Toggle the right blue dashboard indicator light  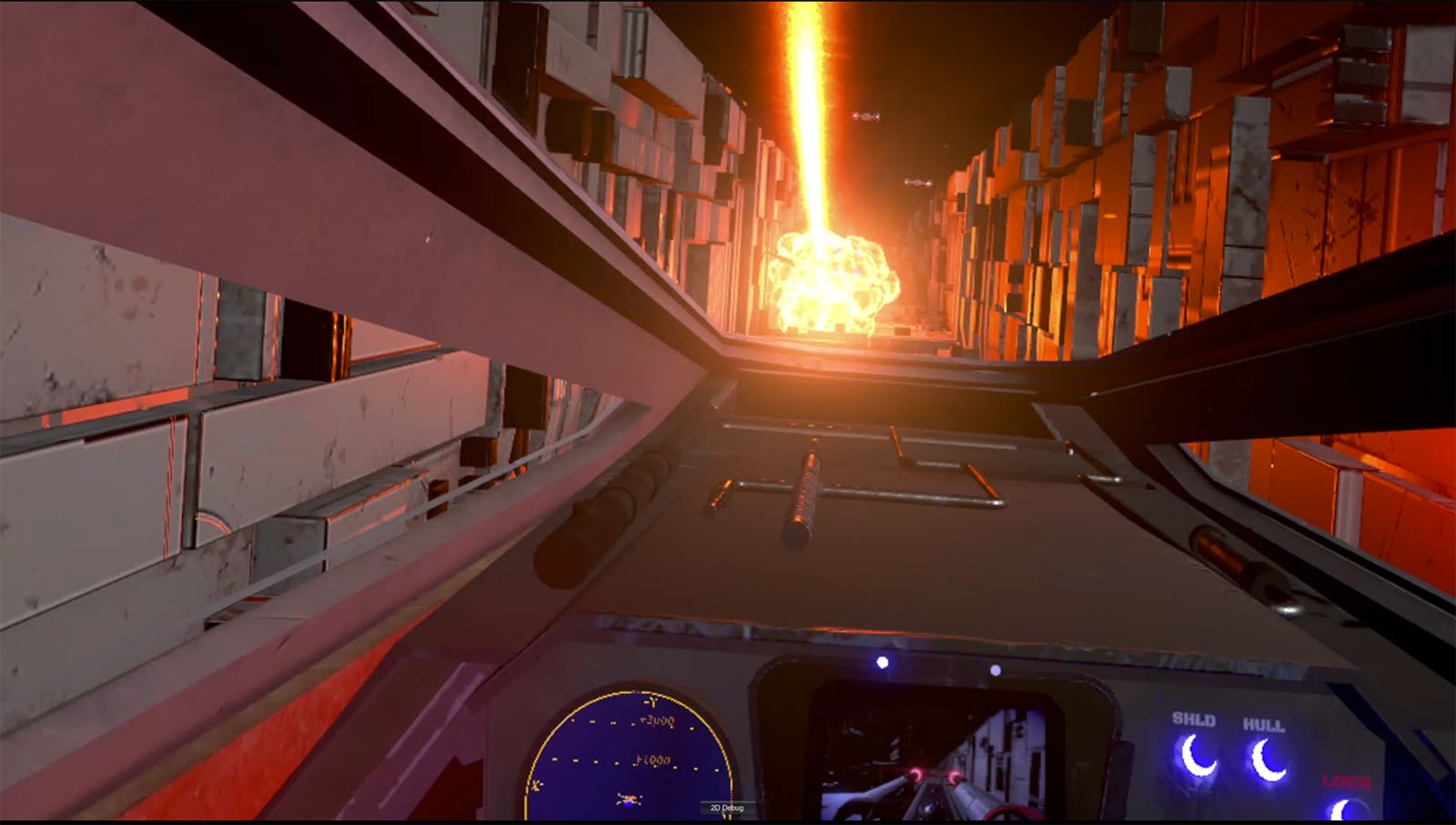(x=996, y=670)
